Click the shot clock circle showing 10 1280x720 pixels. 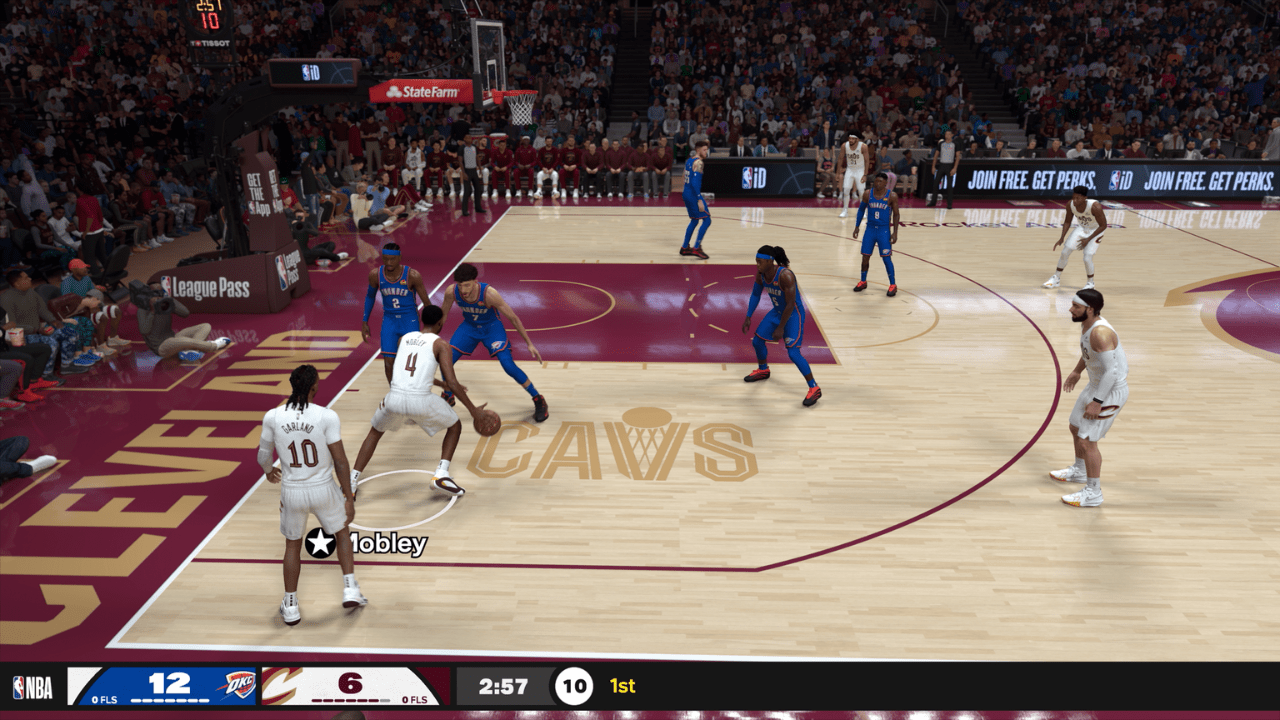pyautogui.click(x=574, y=686)
